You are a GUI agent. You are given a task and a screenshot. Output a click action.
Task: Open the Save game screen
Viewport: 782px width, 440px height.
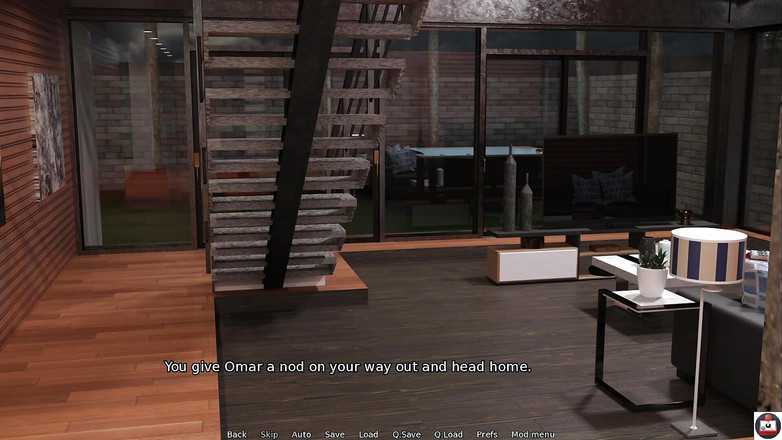click(335, 434)
